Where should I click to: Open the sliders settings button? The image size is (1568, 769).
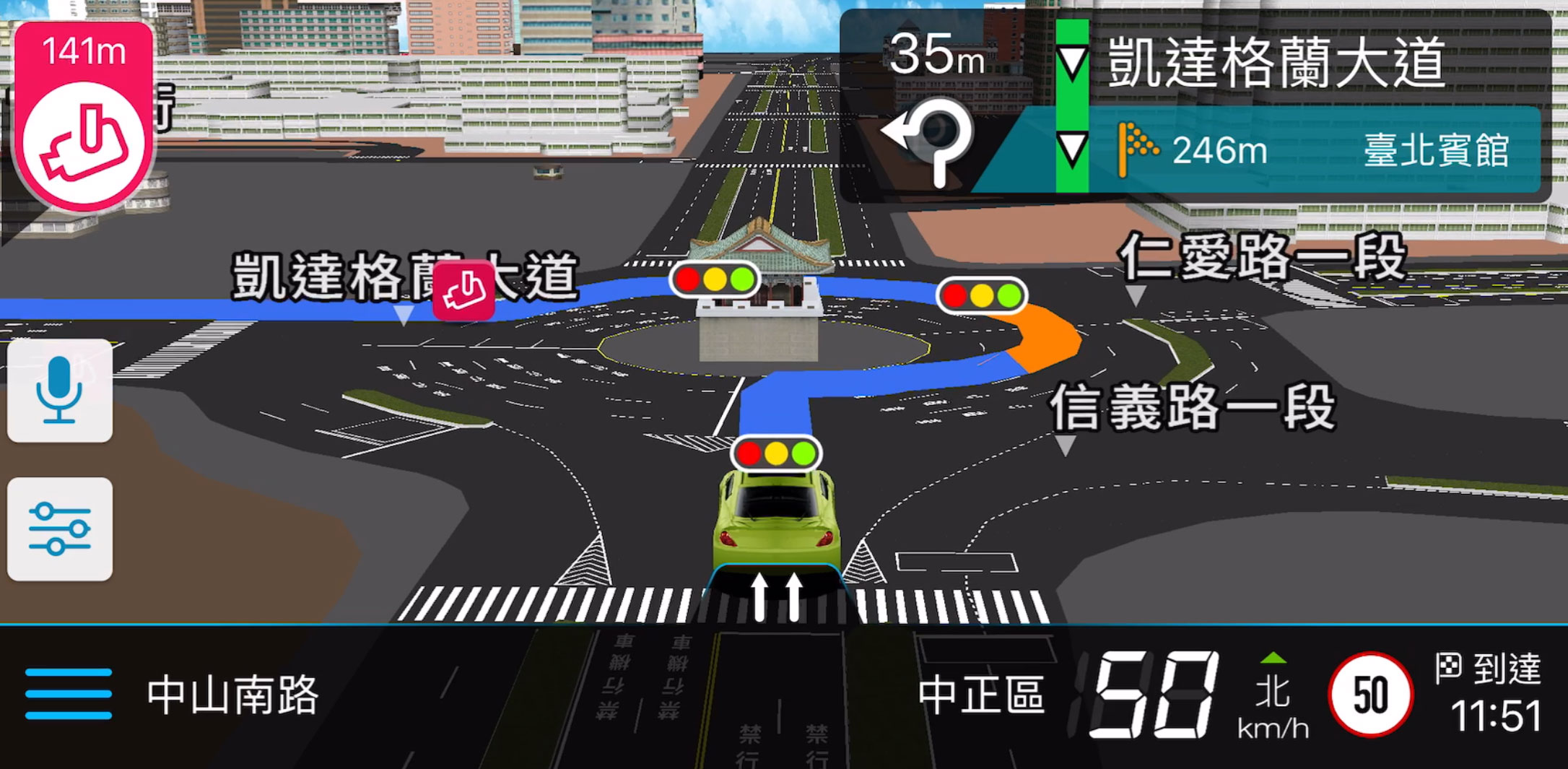pos(59,529)
